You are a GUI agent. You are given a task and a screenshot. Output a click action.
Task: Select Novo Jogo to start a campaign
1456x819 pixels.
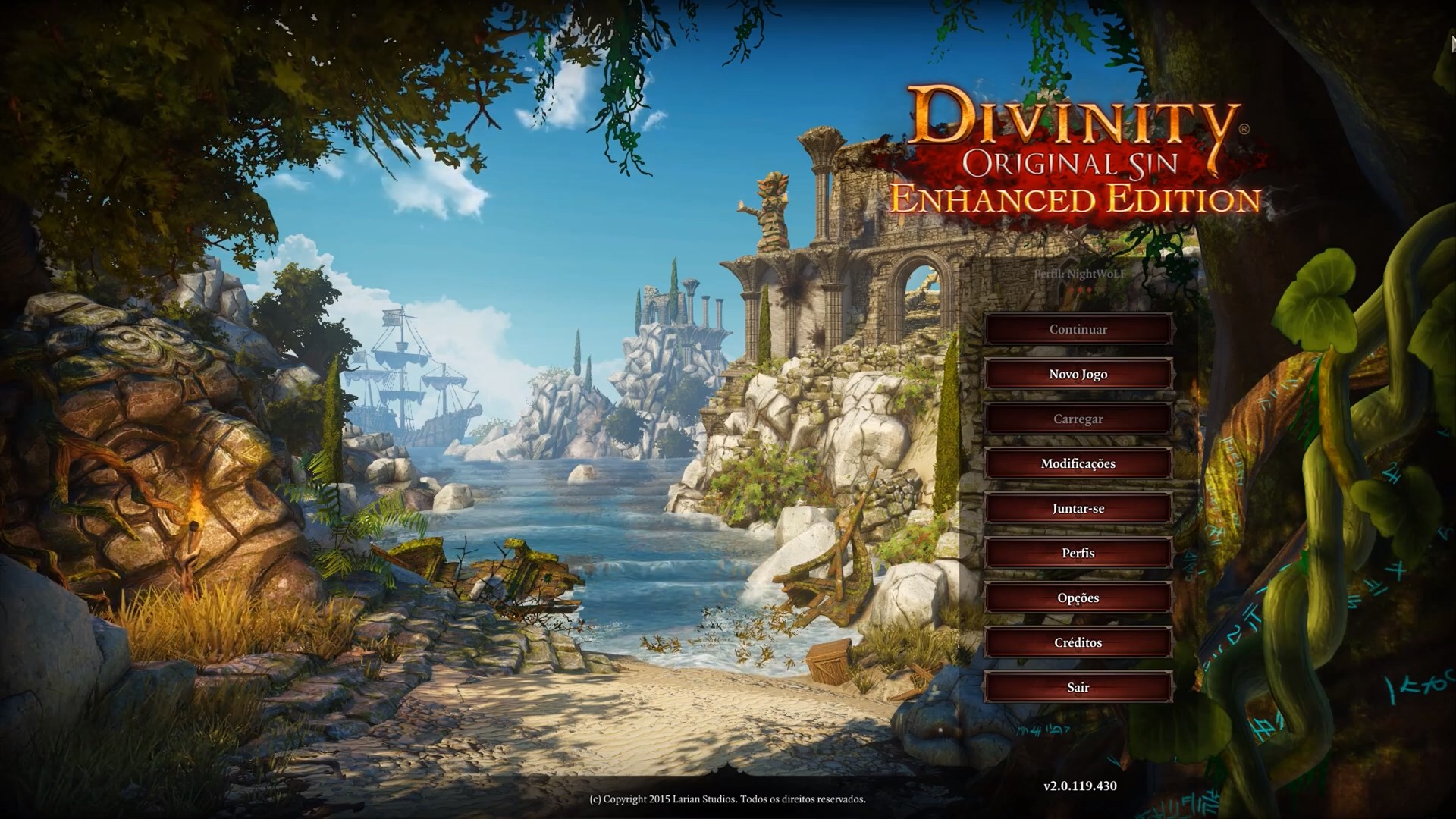click(1078, 374)
